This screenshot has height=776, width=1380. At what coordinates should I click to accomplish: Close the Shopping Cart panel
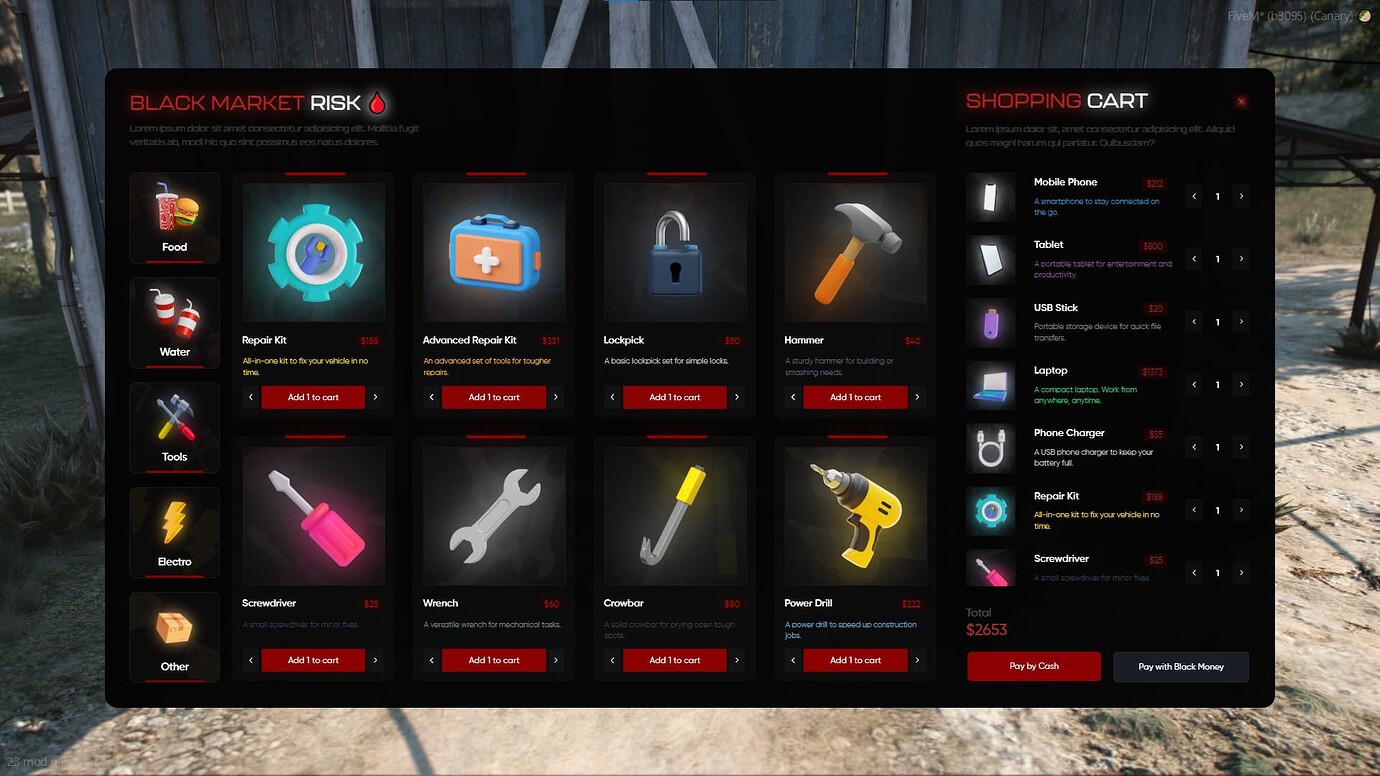(x=1241, y=101)
